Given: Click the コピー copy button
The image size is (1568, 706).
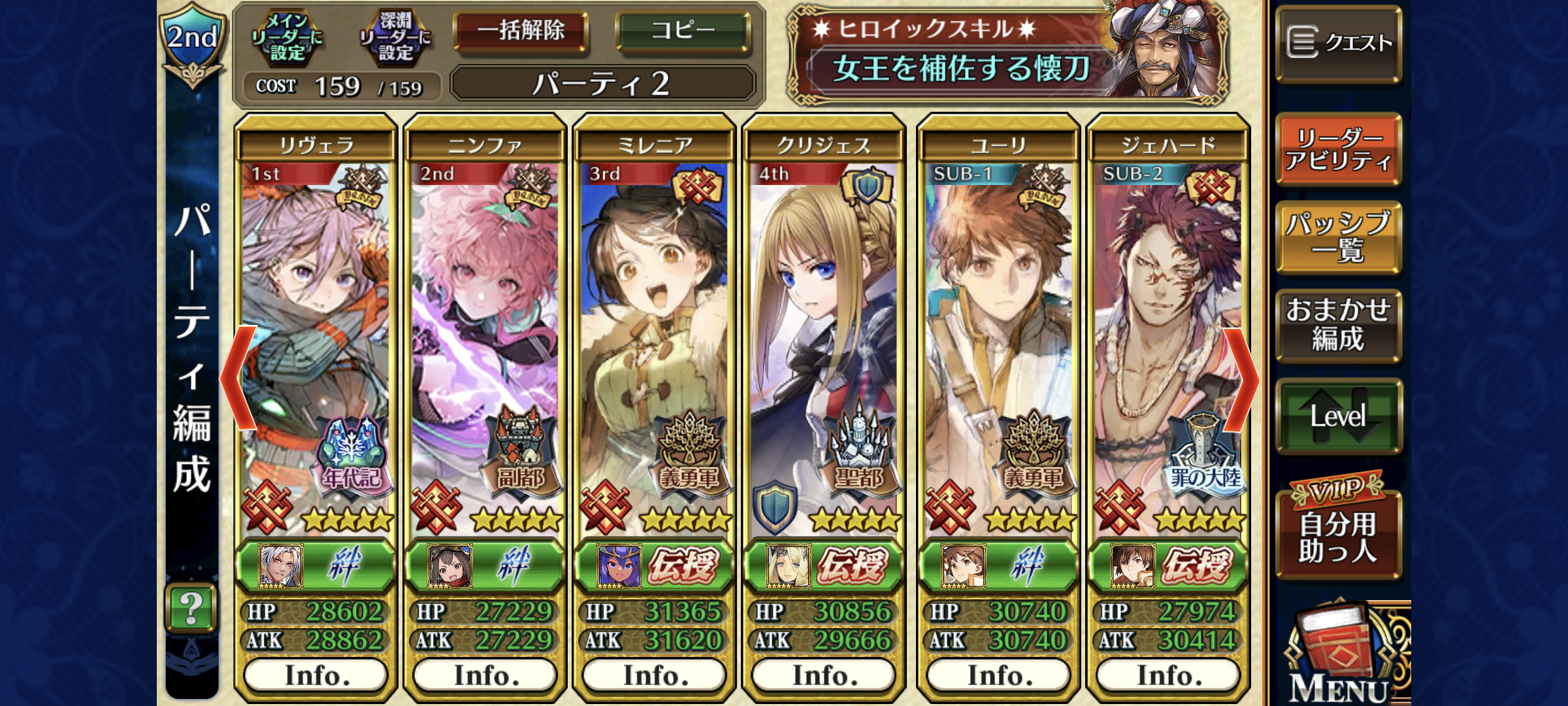Looking at the screenshot, I should pos(683,31).
